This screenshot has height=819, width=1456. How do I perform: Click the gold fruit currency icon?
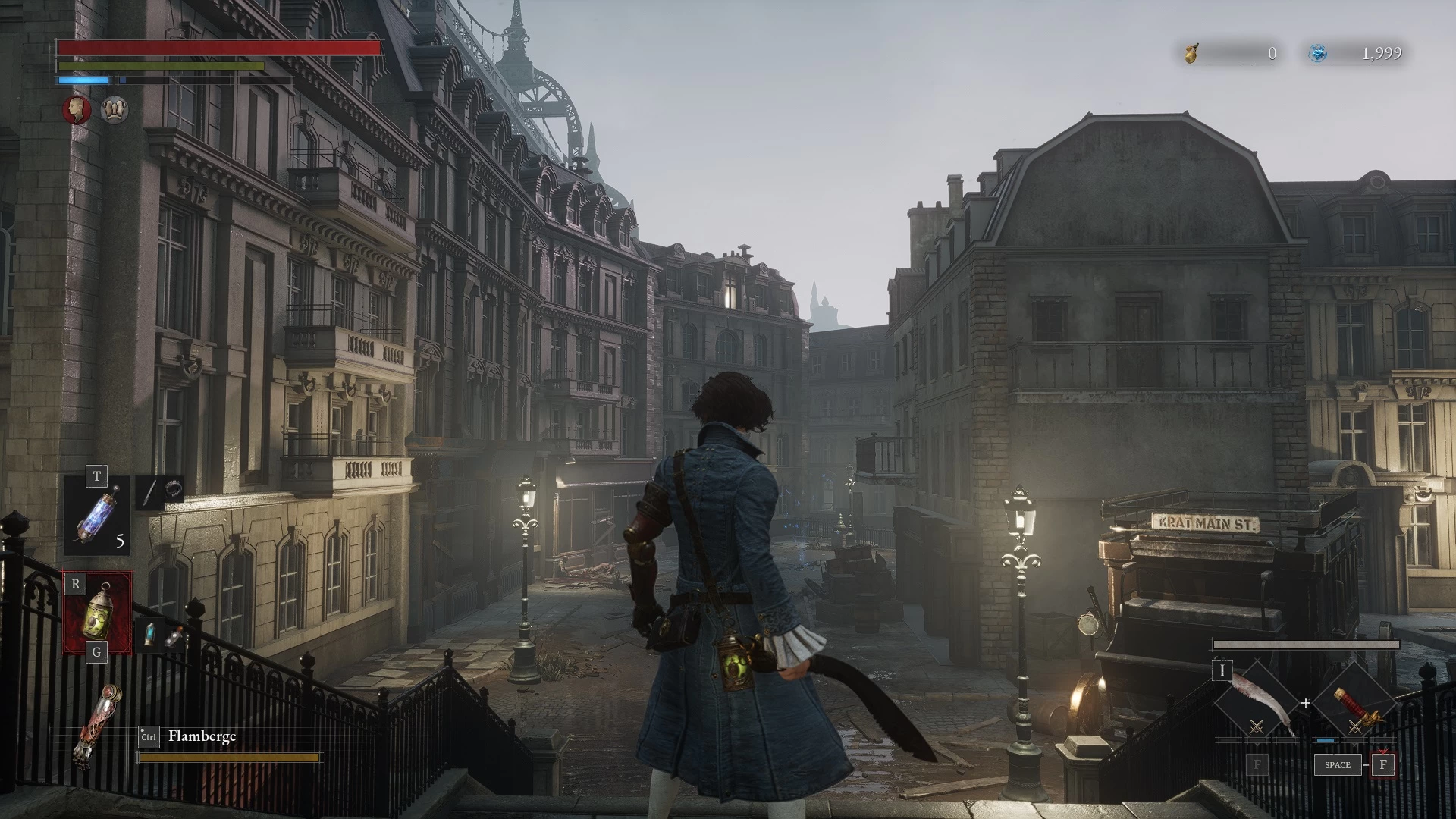point(1191,53)
